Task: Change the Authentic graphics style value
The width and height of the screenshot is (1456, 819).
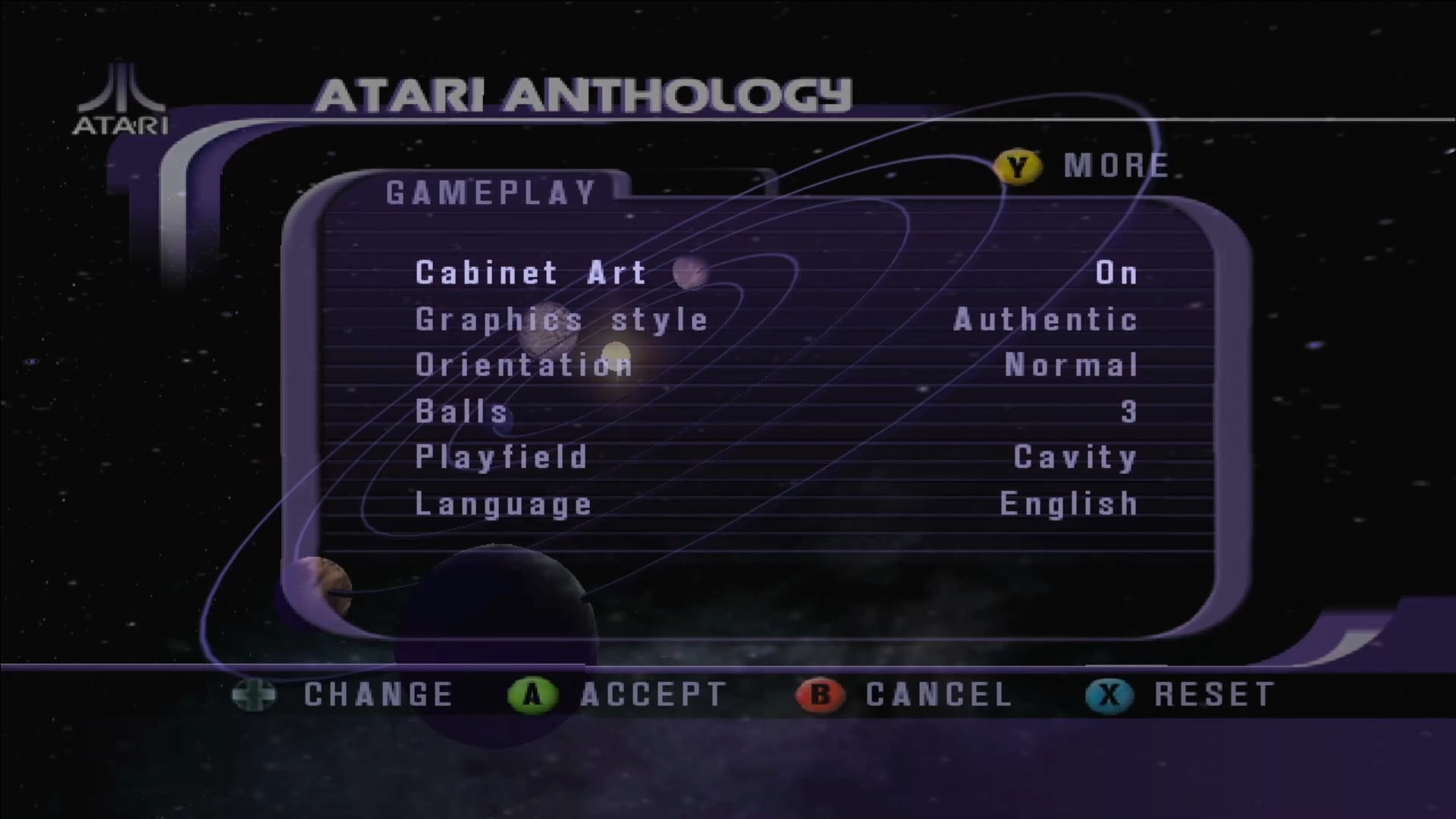Action: (x=1046, y=320)
